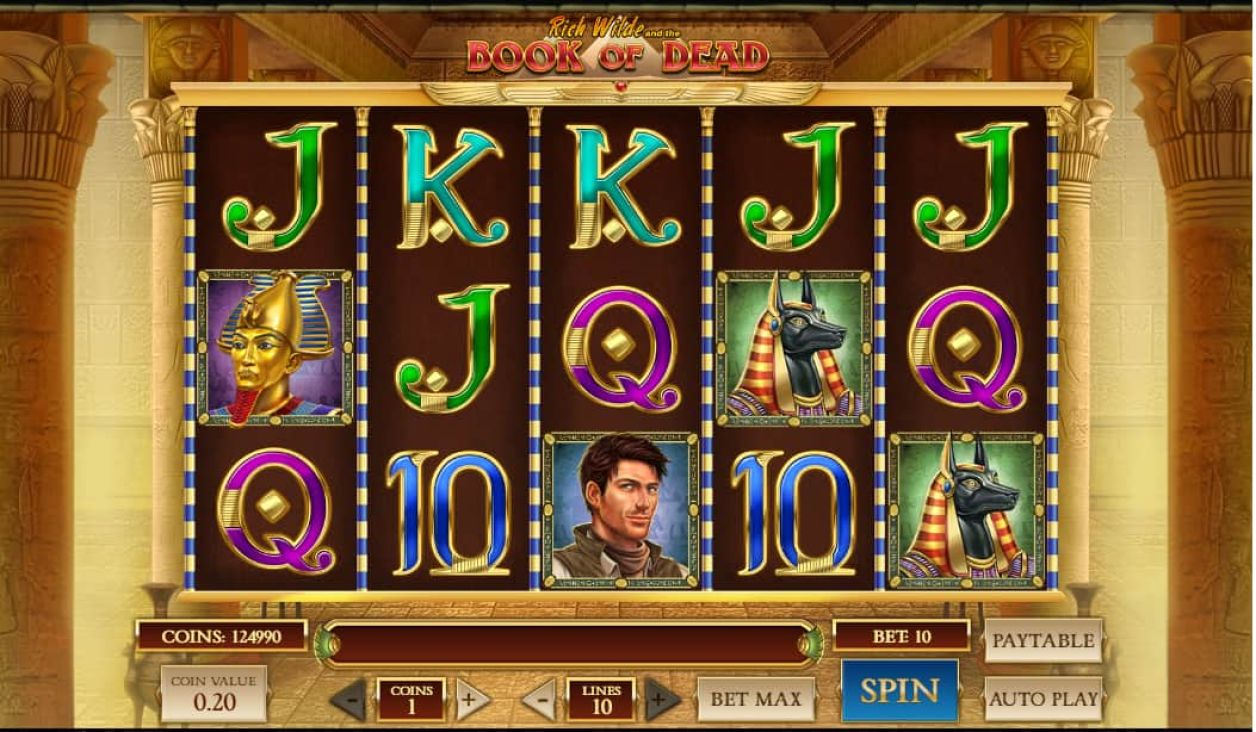Spin the reels with the SPIN button
This screenshot has width=1256, height=732.
(899, 691)
